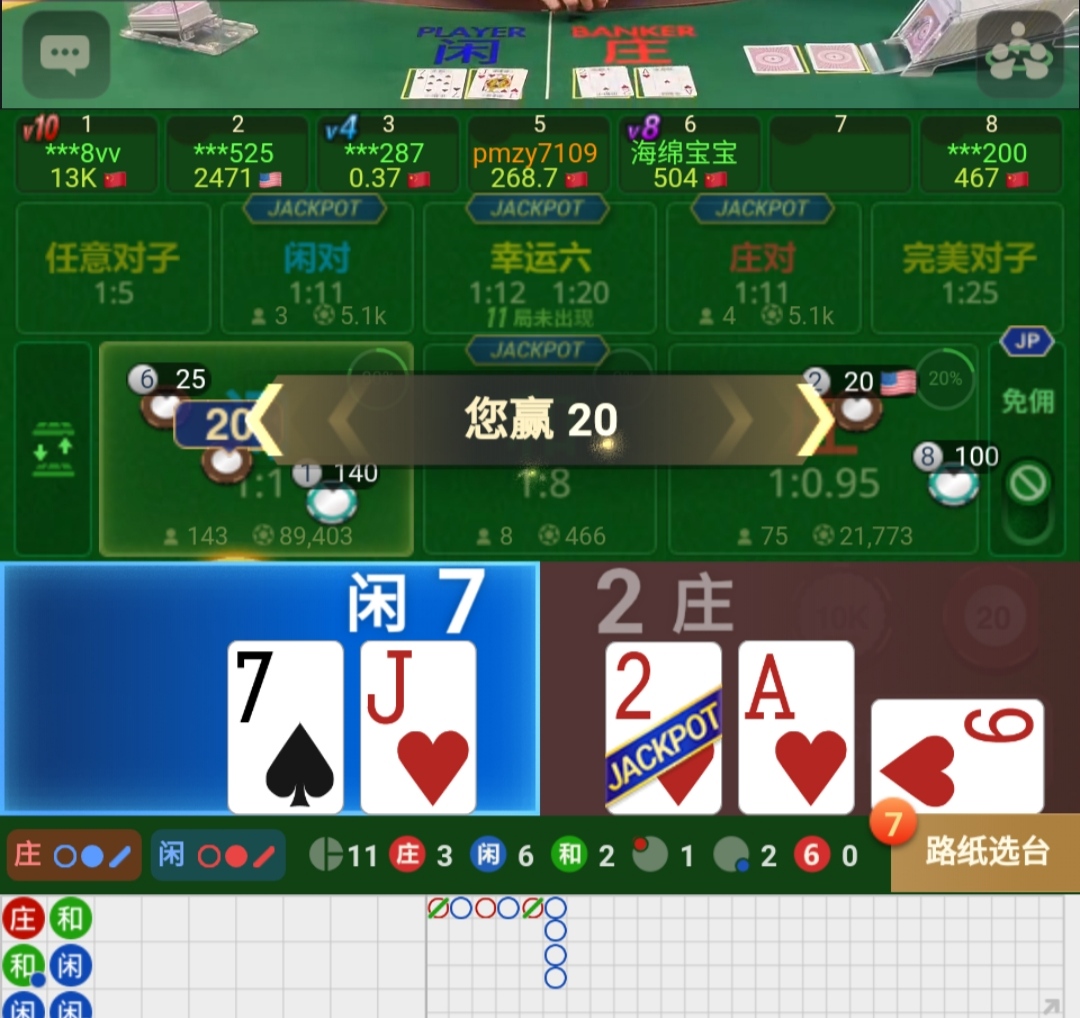This screenshot has width=1080, height=1018.
Task: Choose the 幸运六 lucky six bet
Action: (540, 270)
